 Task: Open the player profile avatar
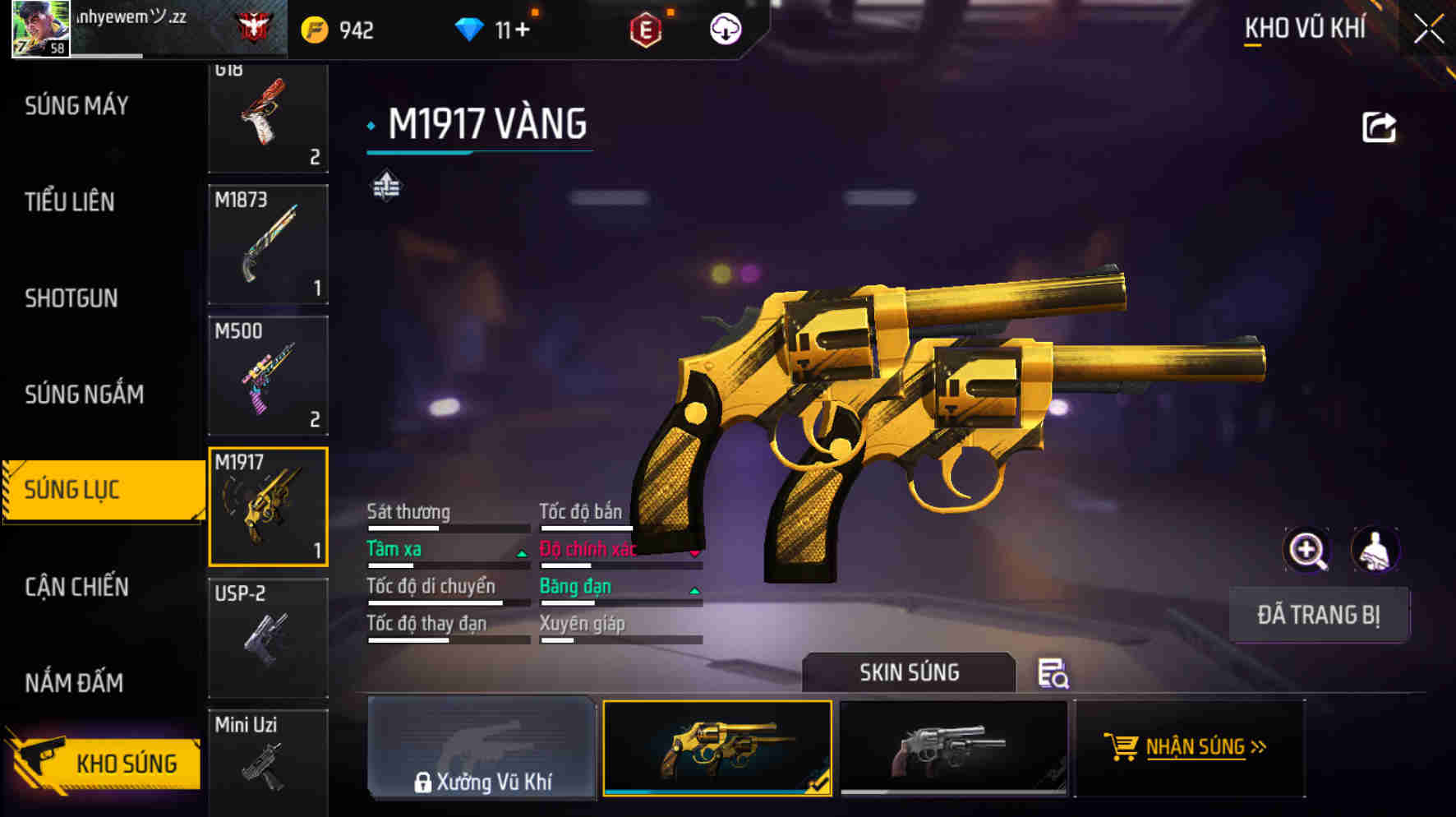pyautogui.click(x=40, y=29)
